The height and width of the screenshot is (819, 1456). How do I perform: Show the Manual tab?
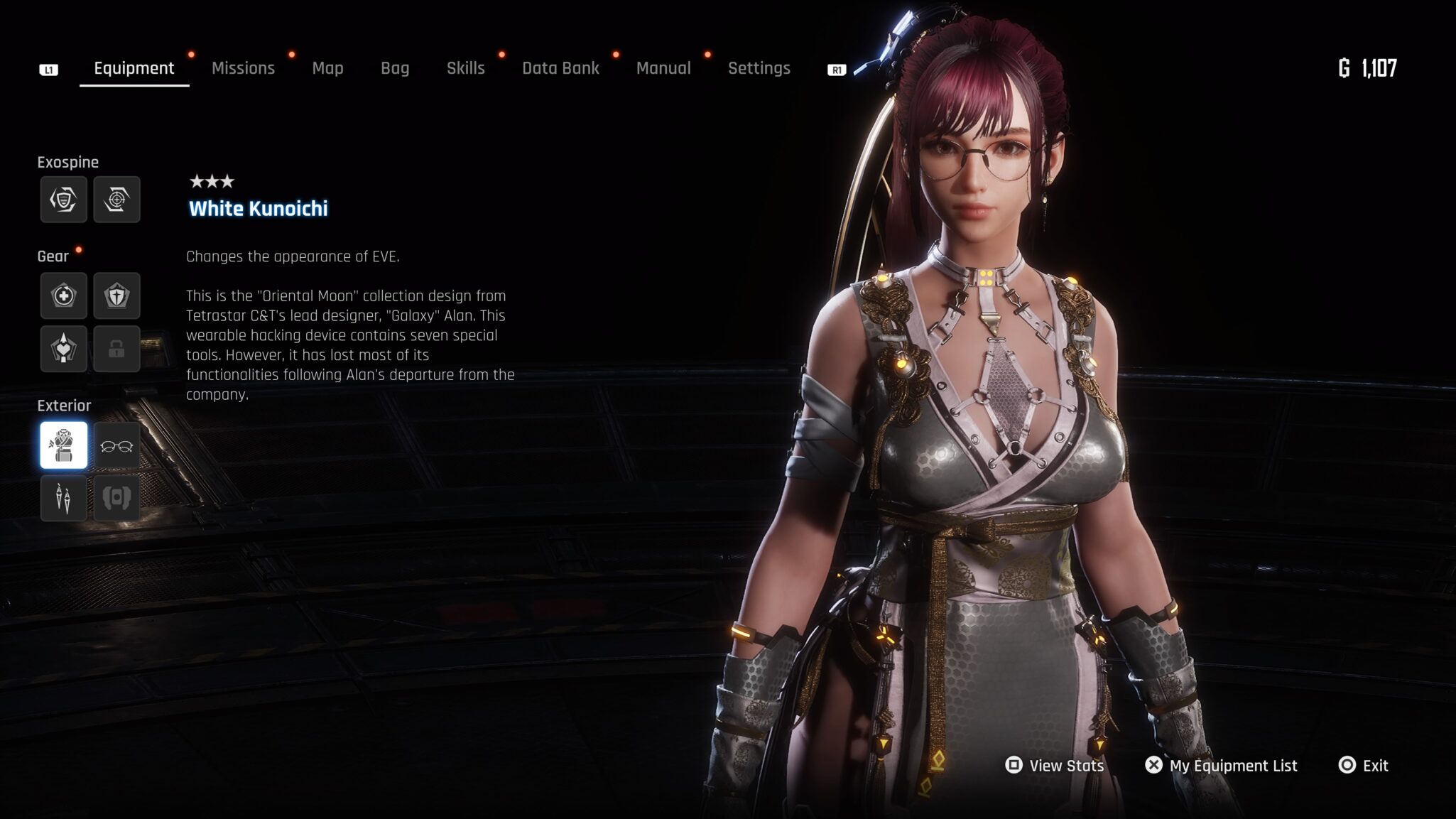click(x=663, y=68)
